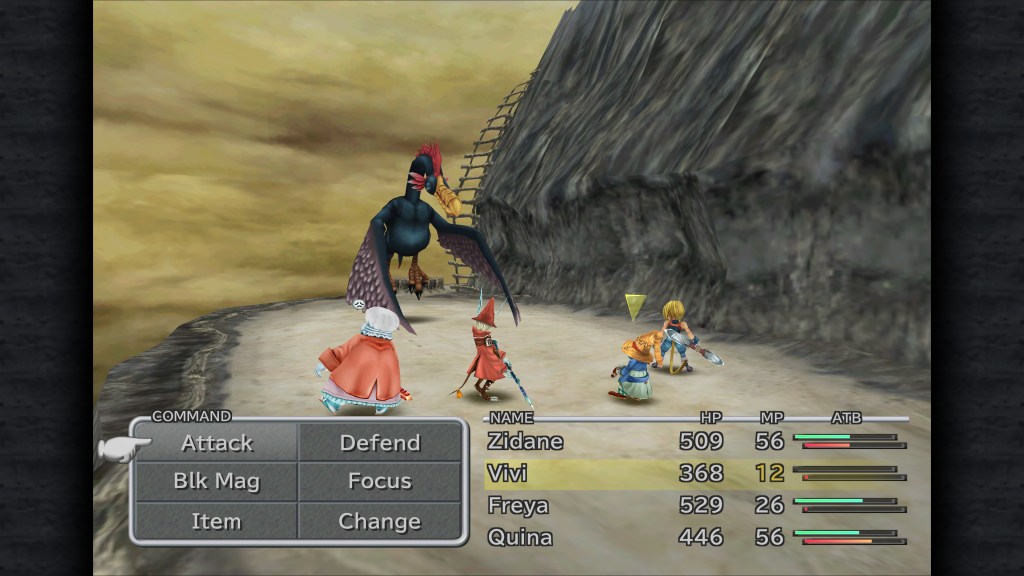
Task: Open the Item command
Action: coord(217,521)
